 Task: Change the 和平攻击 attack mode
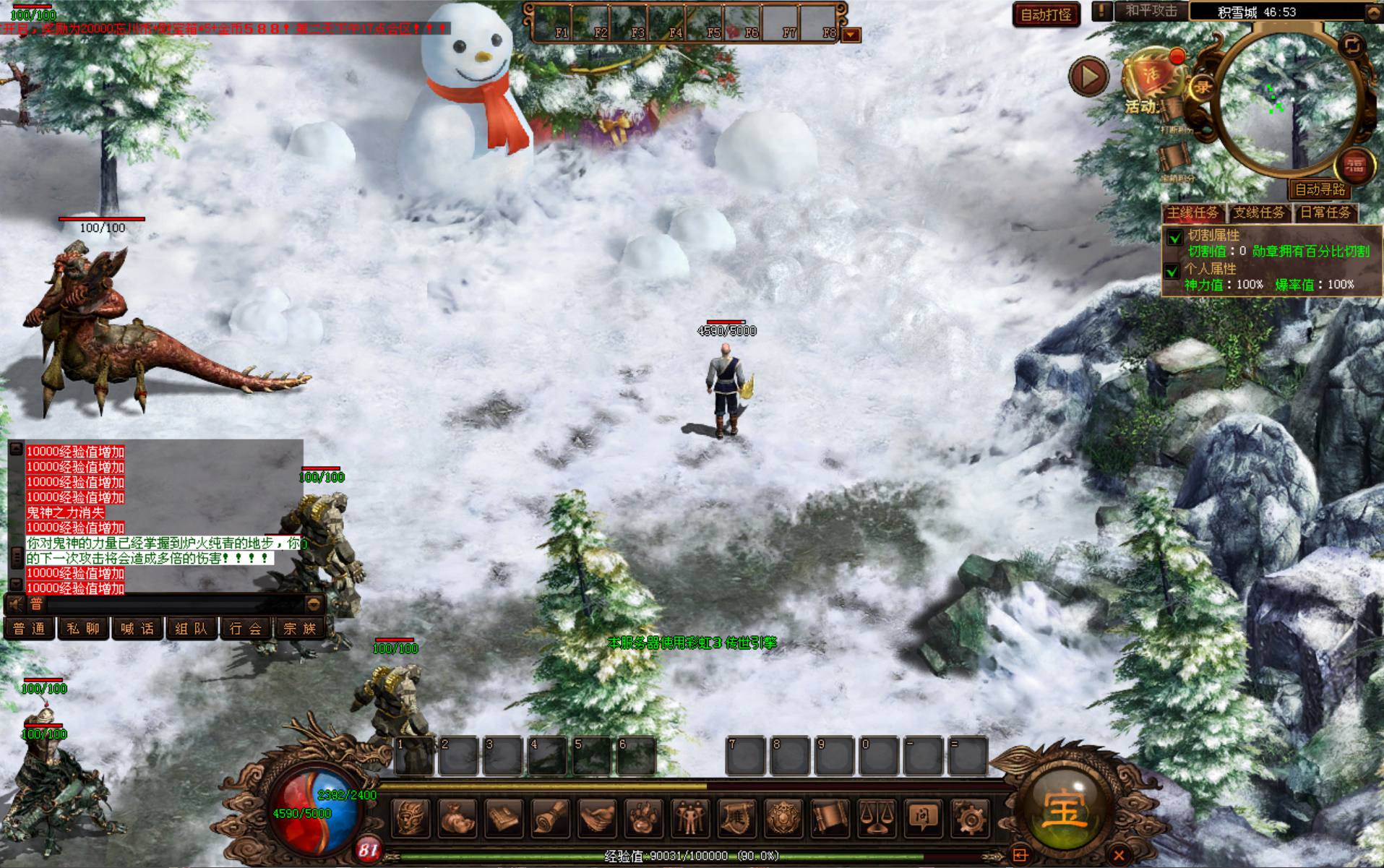[1151, 12]
